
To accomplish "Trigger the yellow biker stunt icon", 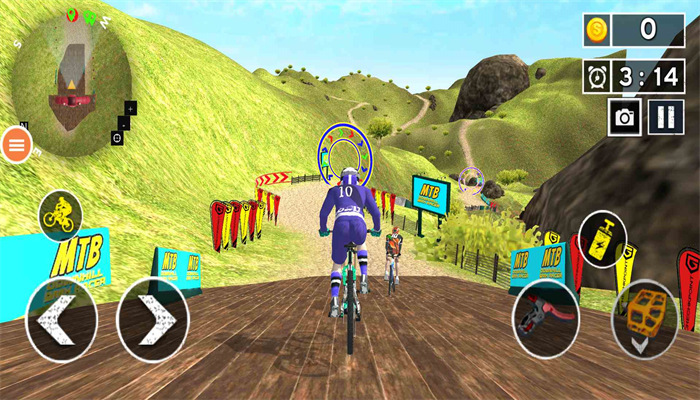I will (60, 215).
